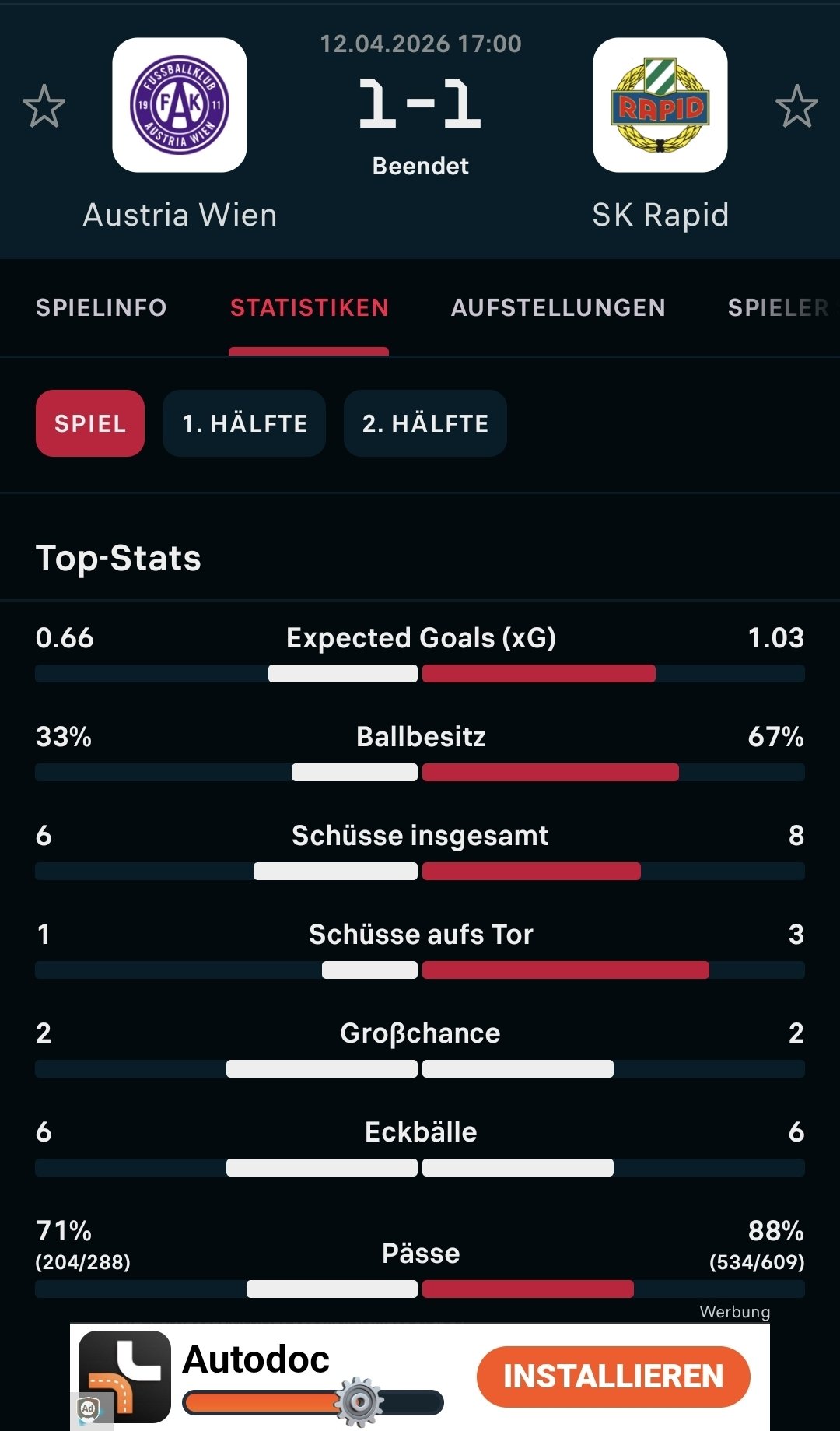Viewport: 840px width, 1431px height.
Task: Open the Austria Wien team logo
Action: tap(180, 105)
